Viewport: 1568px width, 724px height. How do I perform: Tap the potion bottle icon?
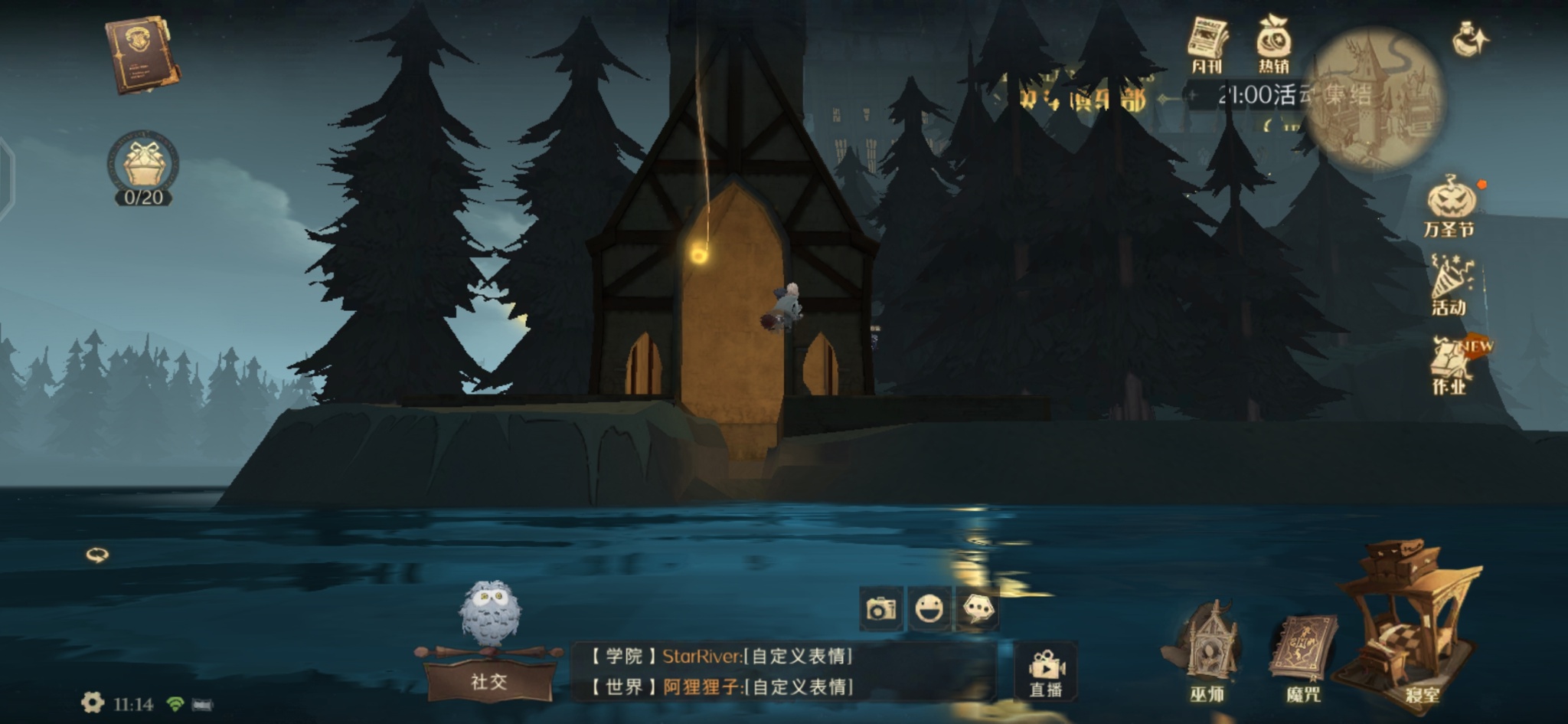[x=1471, y=38]
